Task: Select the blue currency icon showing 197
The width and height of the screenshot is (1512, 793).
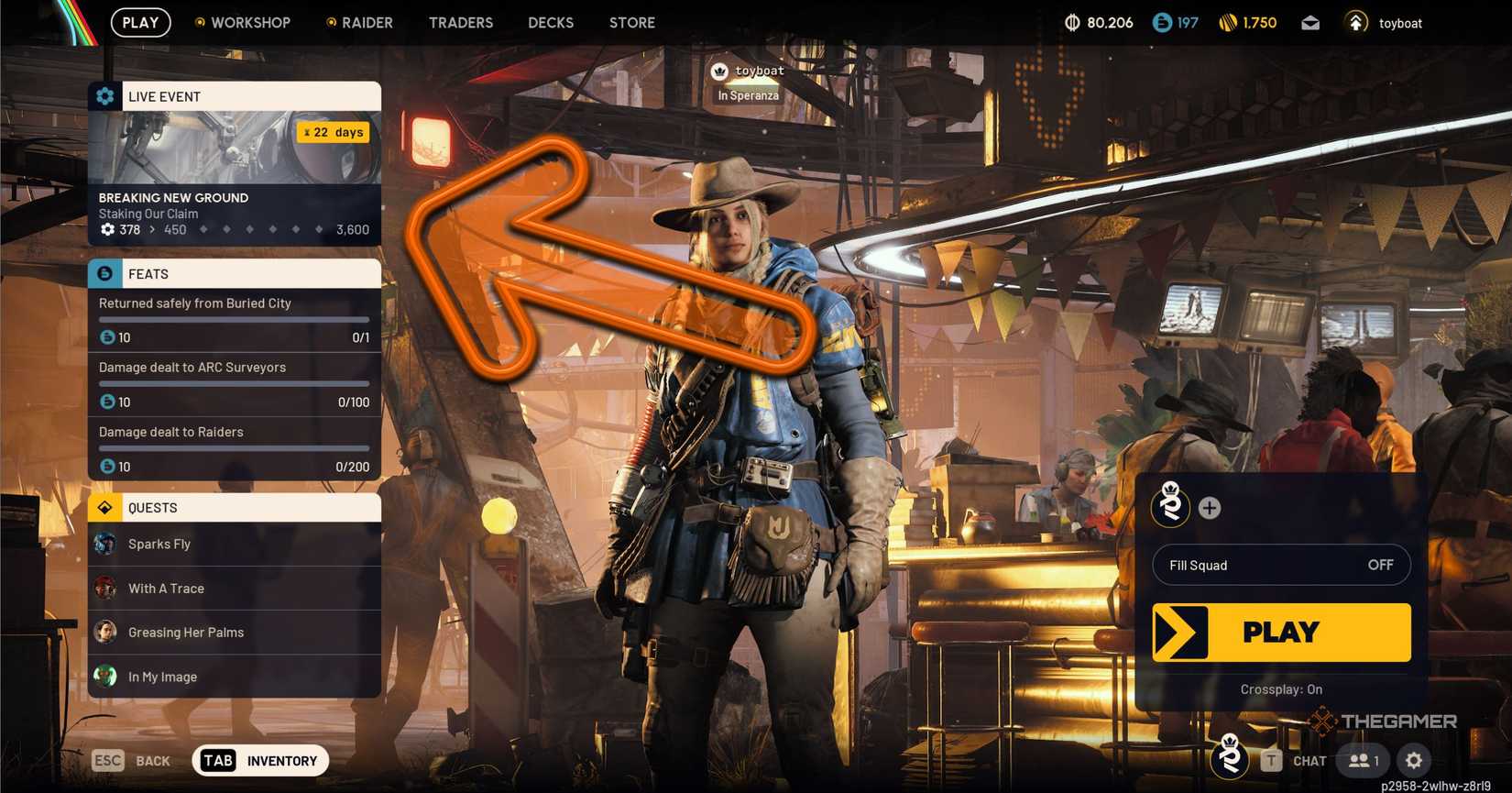Action: 1161,23
